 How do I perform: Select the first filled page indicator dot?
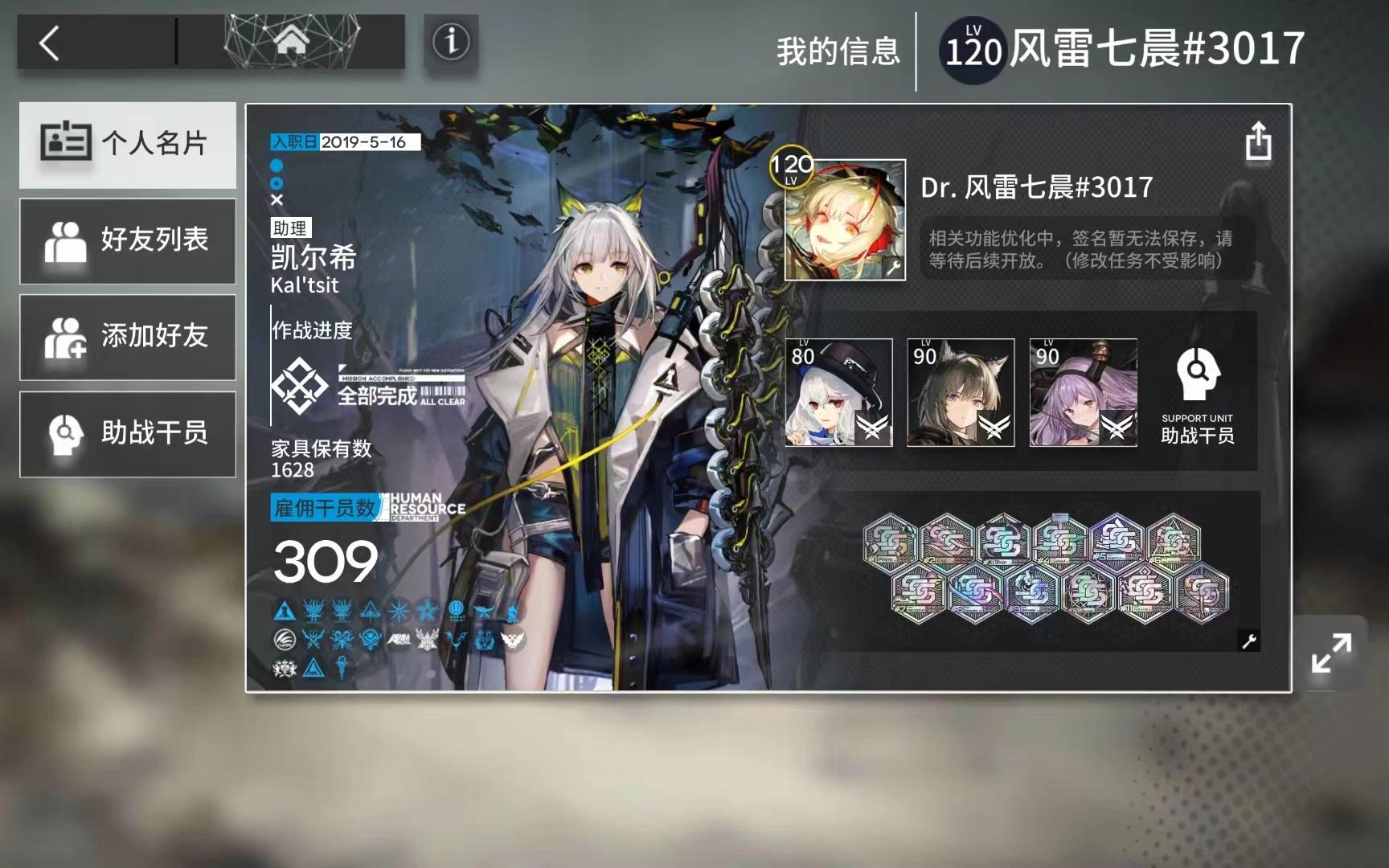pyautogui.click(x=277, y=166)
